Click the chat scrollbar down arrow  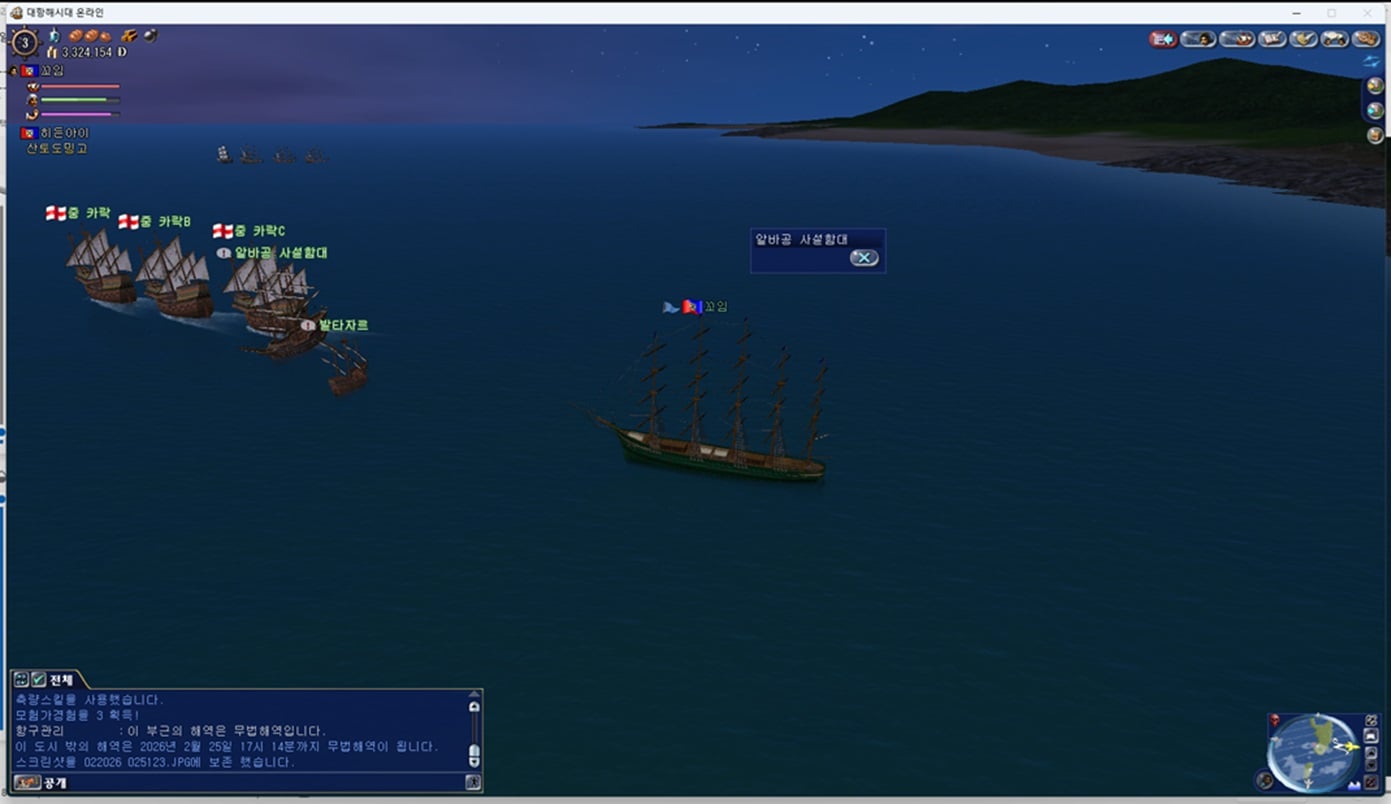(474, 762)
